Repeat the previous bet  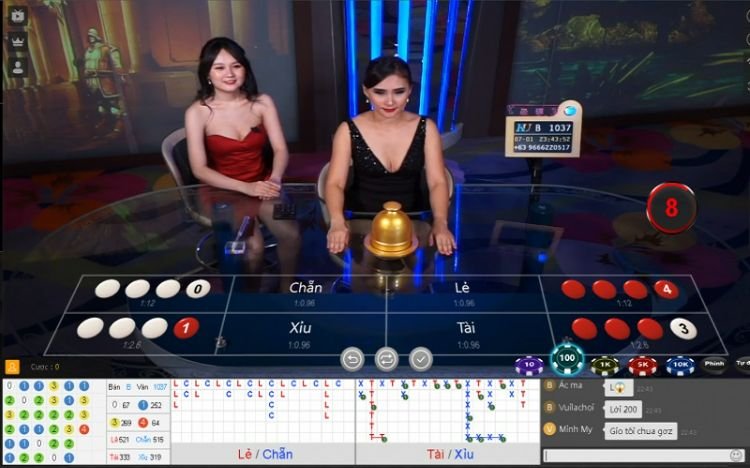386,358
